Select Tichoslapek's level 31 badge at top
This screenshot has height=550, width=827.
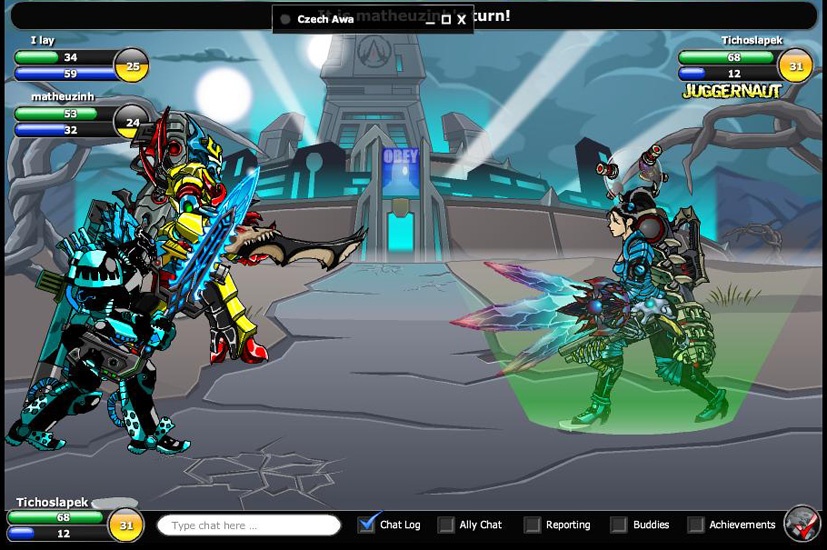point(795,66)
